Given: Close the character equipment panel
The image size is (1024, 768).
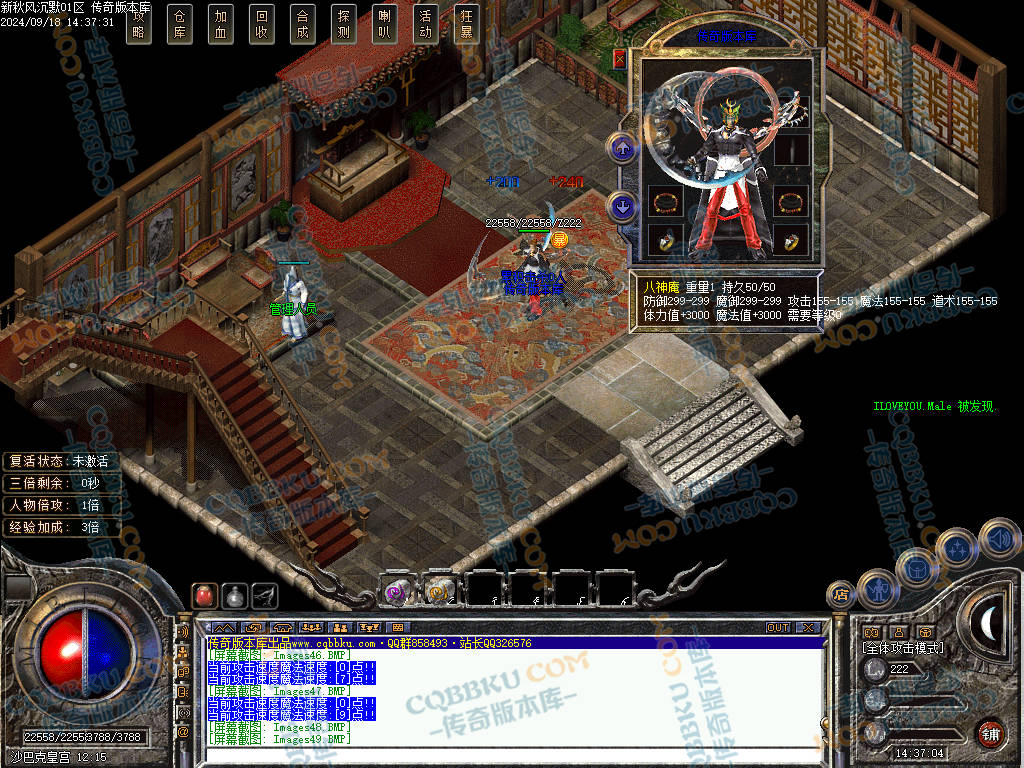Looking at the screenshot, I should tap(620, 59).
